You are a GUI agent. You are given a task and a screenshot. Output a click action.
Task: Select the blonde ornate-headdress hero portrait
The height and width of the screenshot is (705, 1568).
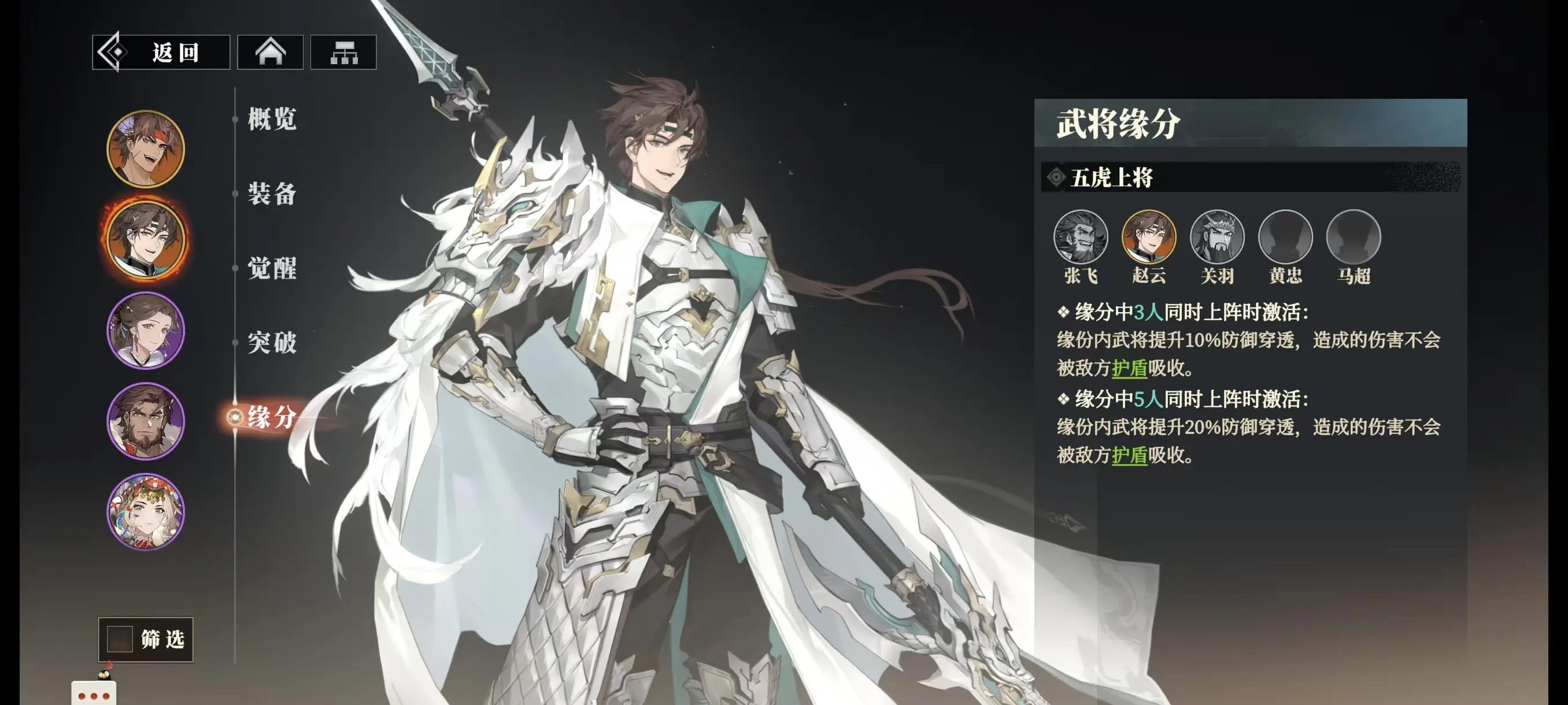pos(146,511)
